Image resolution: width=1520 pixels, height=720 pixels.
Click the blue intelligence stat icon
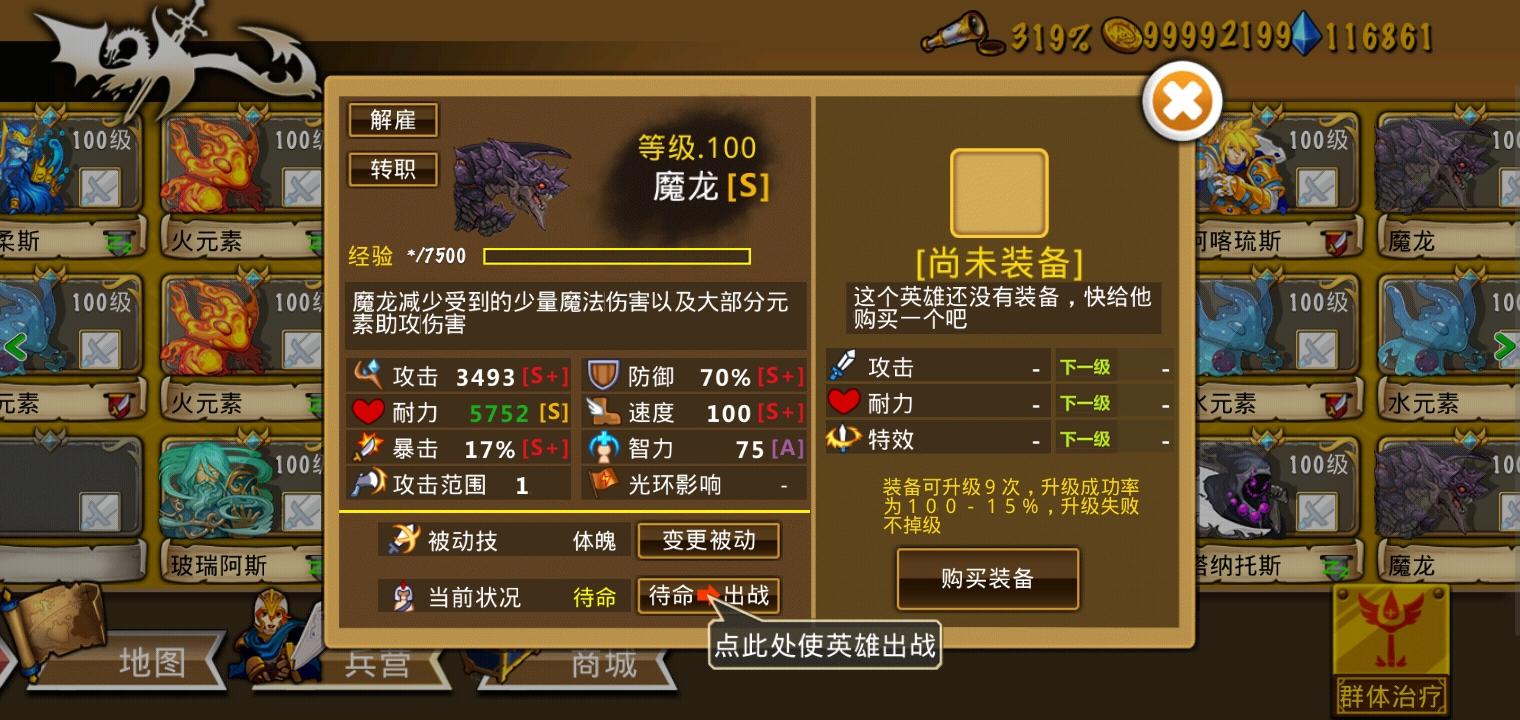pyautogui.click(x=604, y=447)
